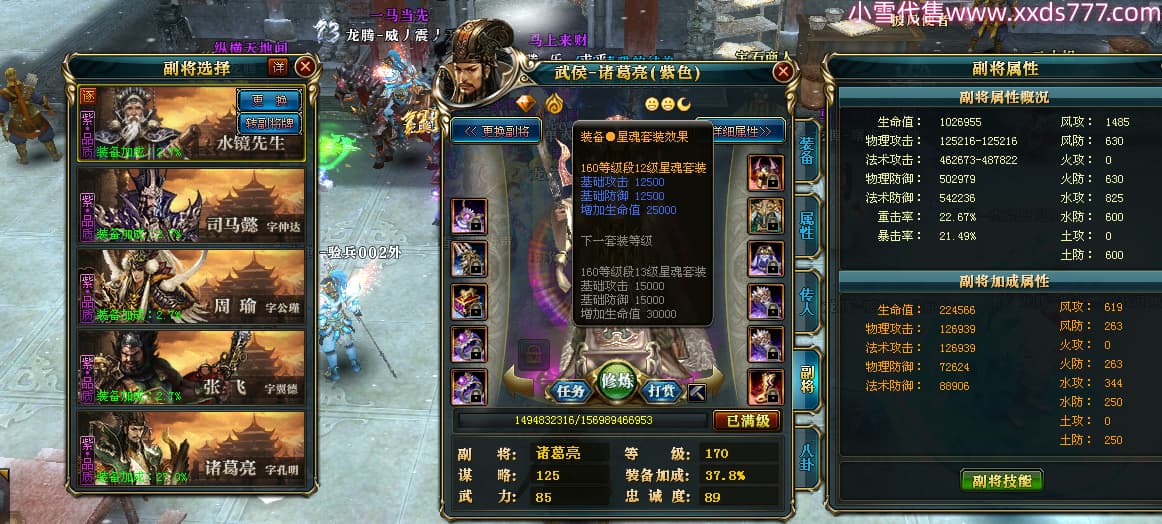
Task: Close the 副将选择 panel
Action: click(x=306, y=67)
